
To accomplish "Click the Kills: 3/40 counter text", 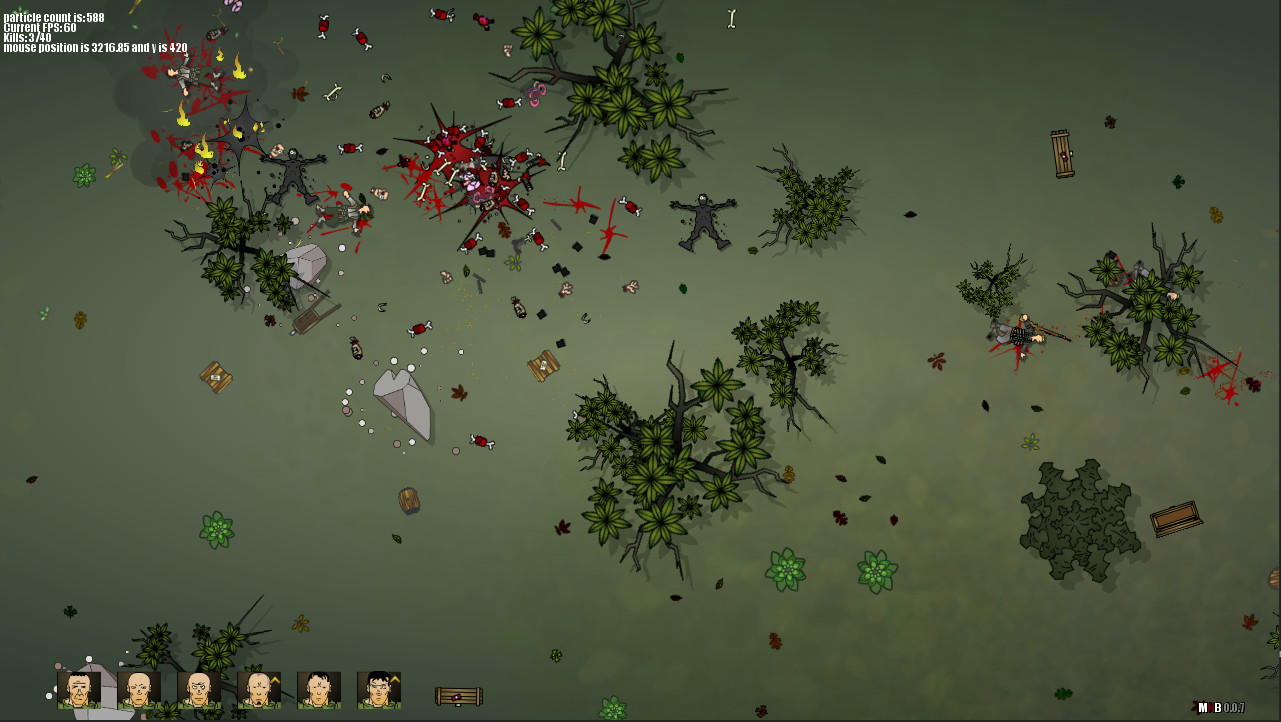I will [27, 37].
